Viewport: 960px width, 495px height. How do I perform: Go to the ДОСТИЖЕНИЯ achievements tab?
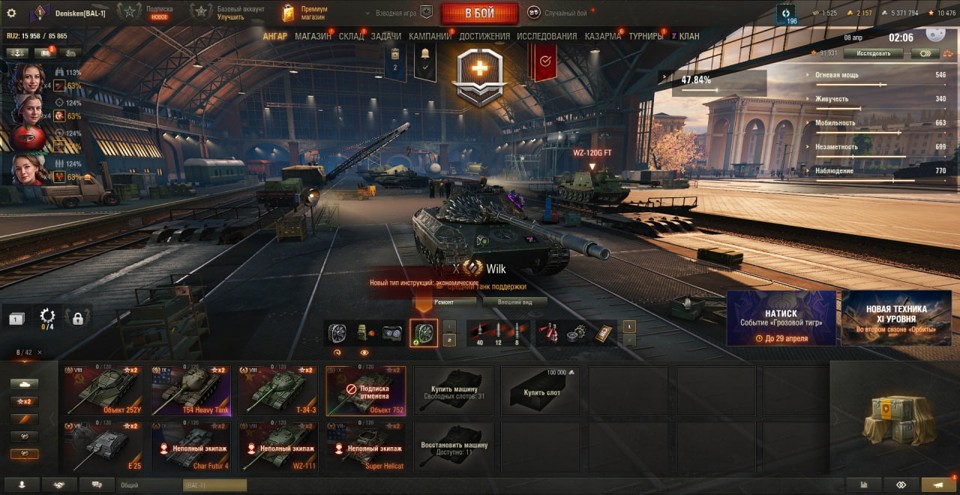point(484,37)
